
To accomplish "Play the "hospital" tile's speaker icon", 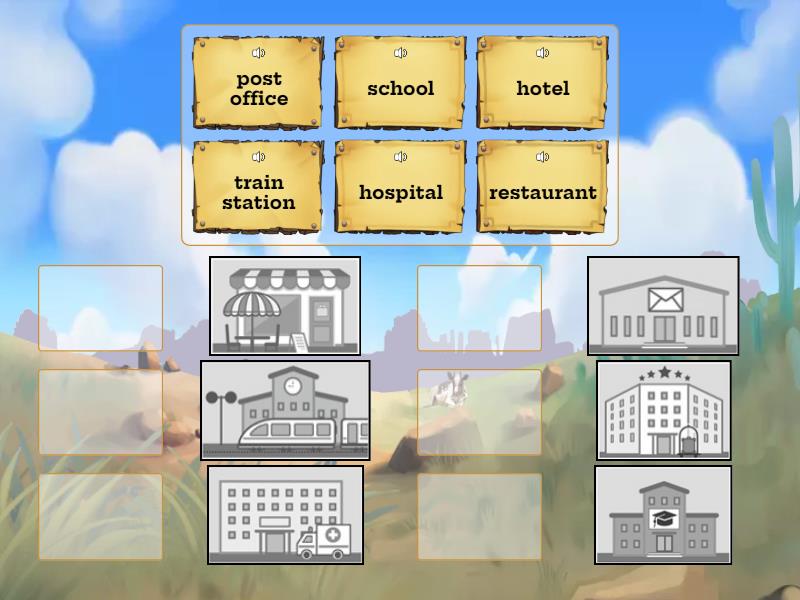I will point(400,157).
